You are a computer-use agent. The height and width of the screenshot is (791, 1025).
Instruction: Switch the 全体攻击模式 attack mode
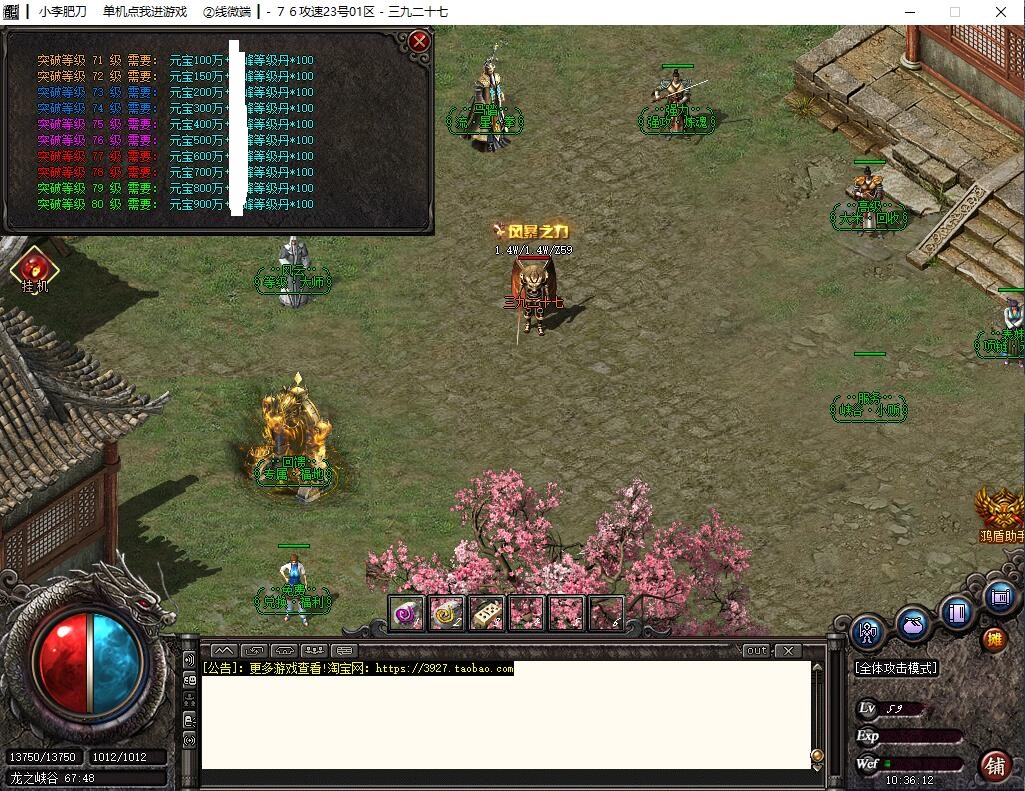(896, 667)
